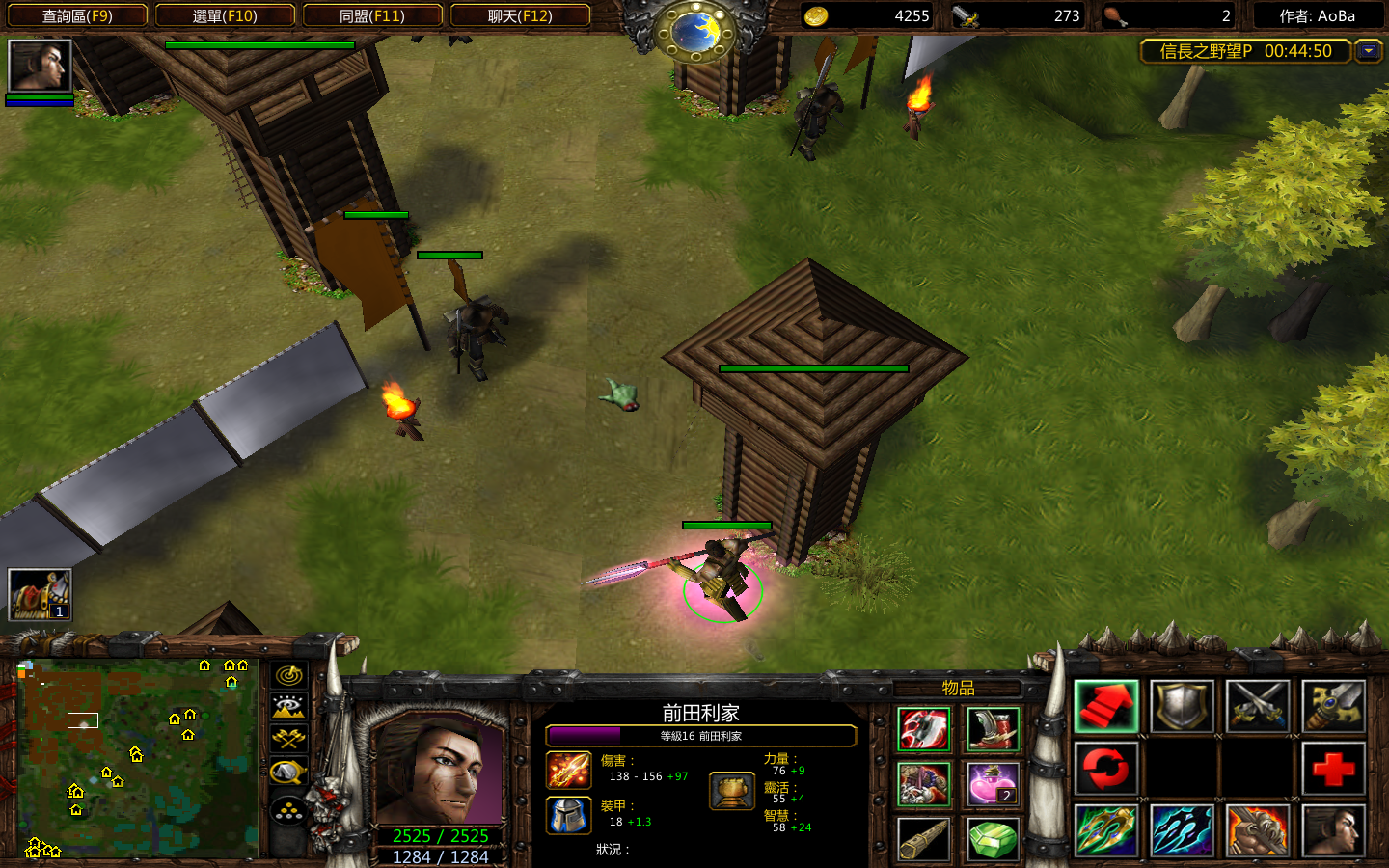Select the red boots inventory item

(x=992, y=729)
